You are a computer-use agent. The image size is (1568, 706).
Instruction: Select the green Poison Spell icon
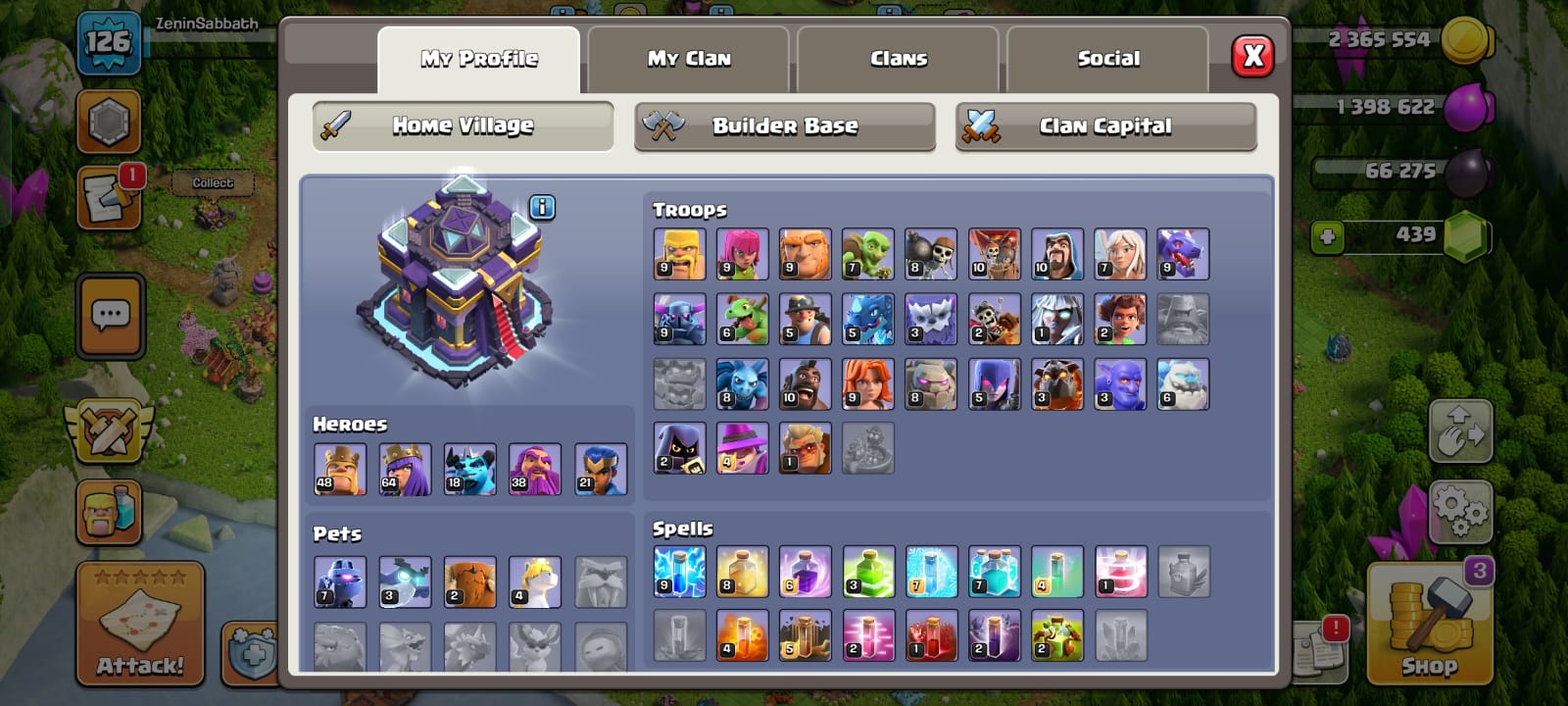click(x=867, y=572)
